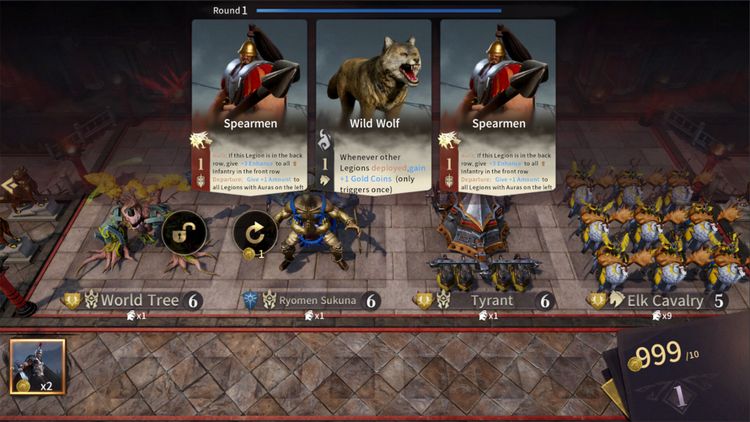Select the Tyrant legion label
The image size is (750, 422).
pos(486,300)
